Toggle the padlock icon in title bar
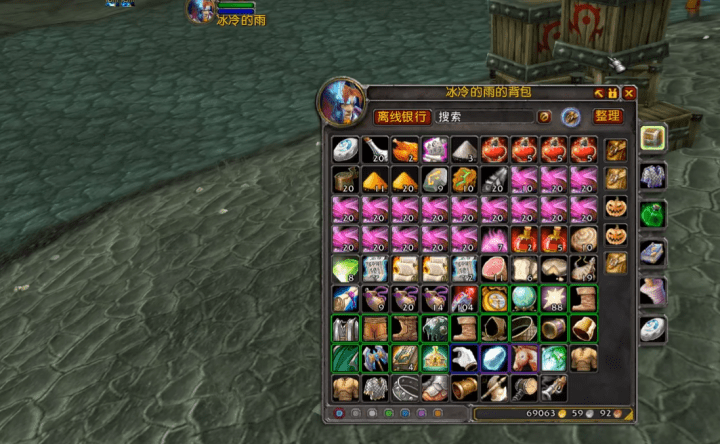Viewport: 720px width, 444px height. (612, 92)
